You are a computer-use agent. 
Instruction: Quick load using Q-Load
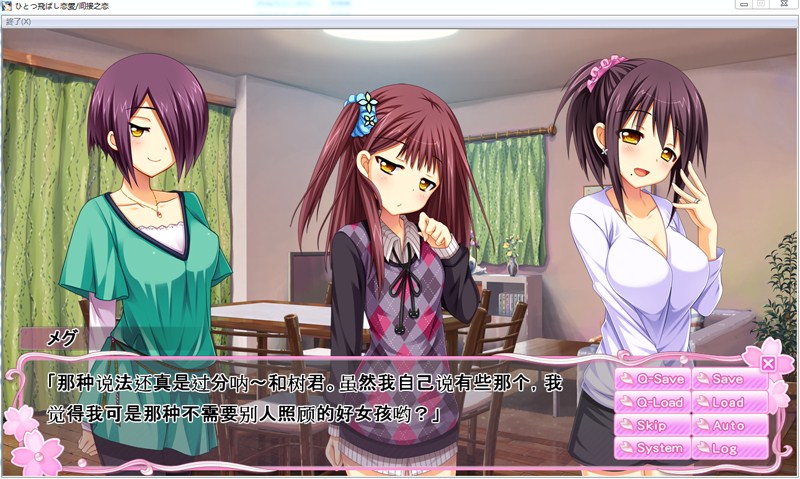pyautogui.click(x=651, y=403)
